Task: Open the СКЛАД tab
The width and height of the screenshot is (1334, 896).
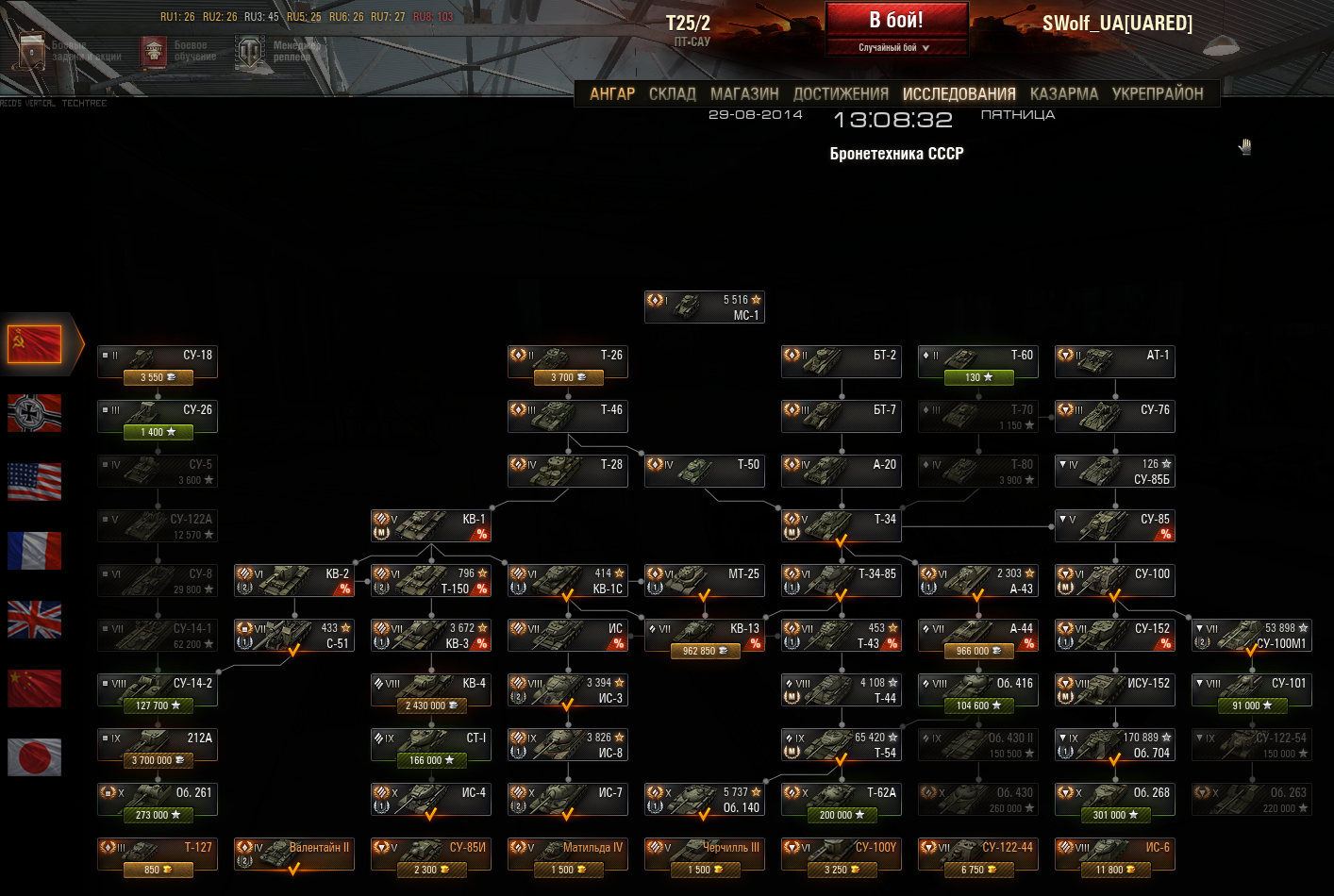Action: pyautogui.click(x=672, y=93)
